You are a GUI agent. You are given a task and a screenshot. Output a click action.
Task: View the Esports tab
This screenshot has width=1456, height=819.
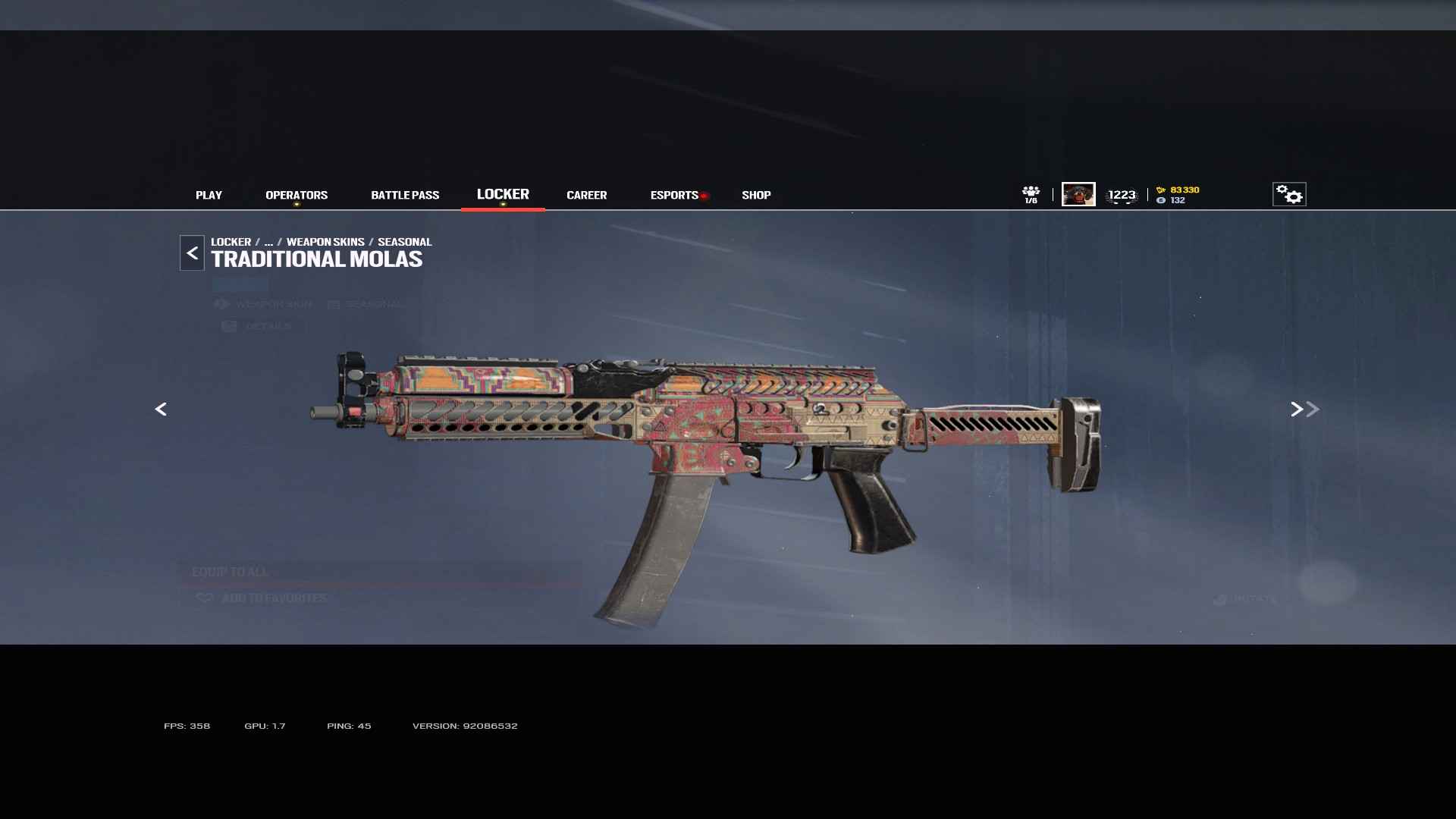674,195
